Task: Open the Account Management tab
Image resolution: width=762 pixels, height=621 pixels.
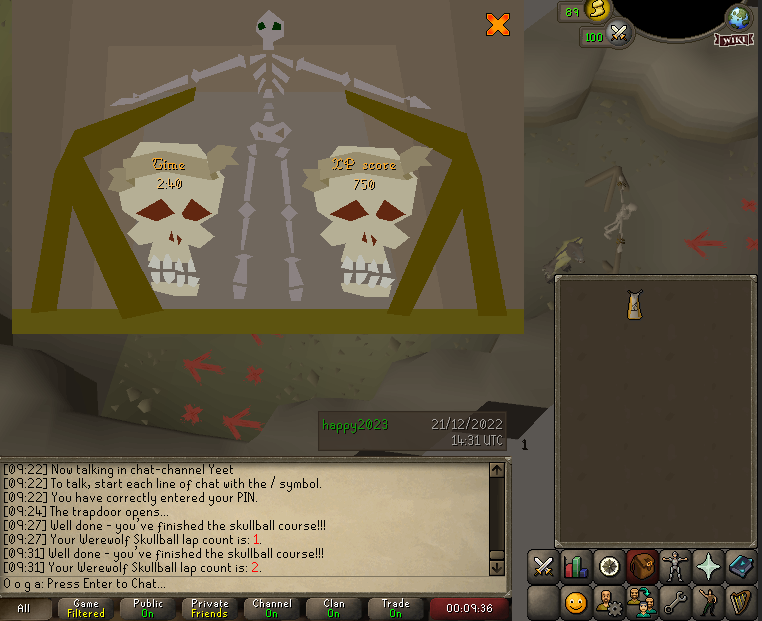Action: tap(609, 603)
